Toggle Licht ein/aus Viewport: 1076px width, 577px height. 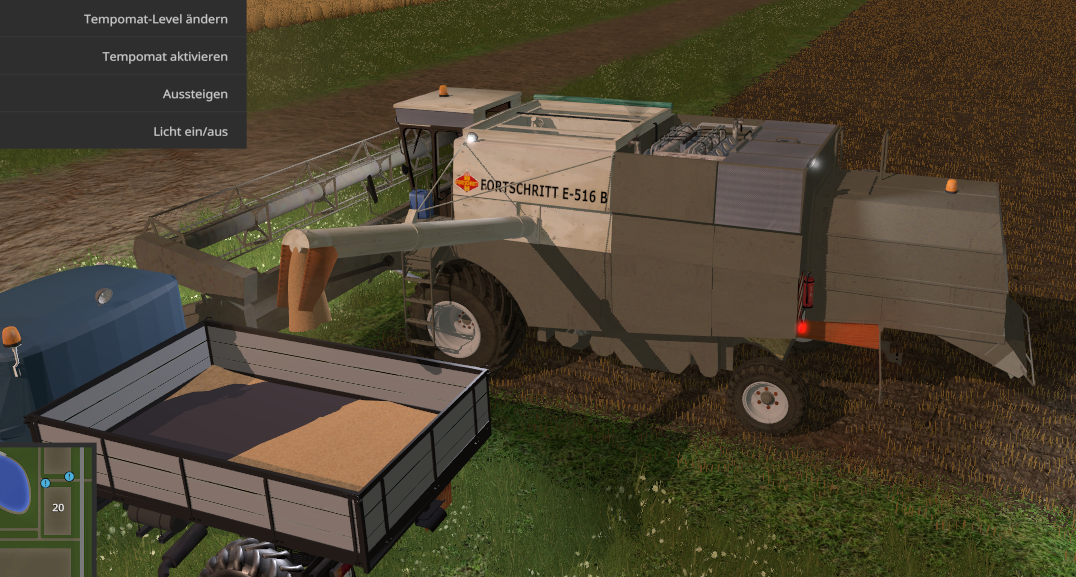(190, 131)
